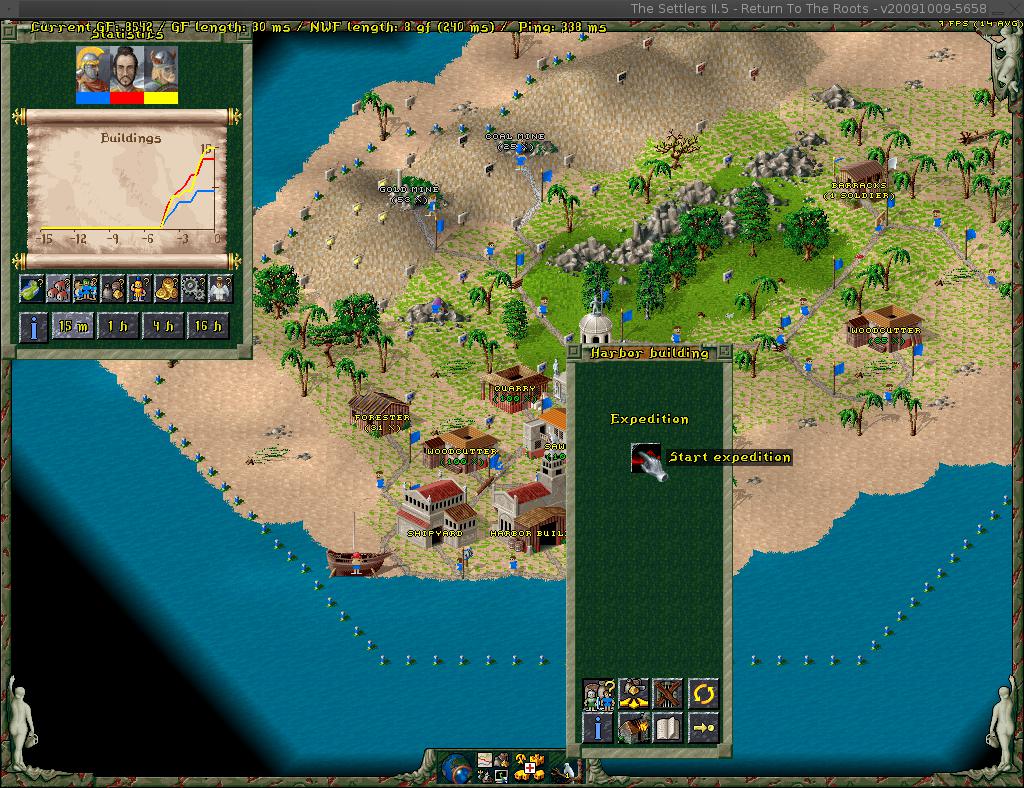
Task: Toggle the yellow Viking player portrait
Action: click(161, 72)
